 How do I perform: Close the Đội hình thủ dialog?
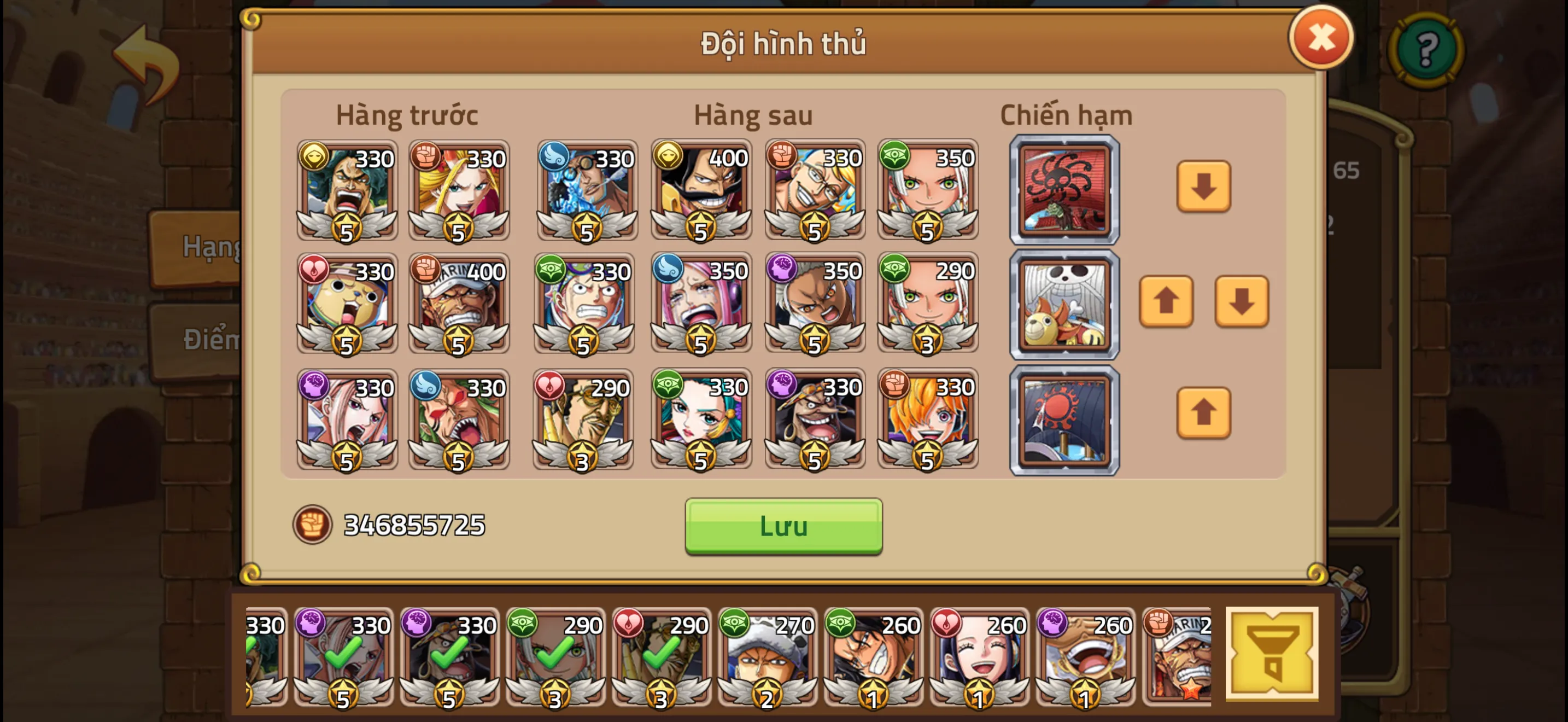[x=1320, y=38]
